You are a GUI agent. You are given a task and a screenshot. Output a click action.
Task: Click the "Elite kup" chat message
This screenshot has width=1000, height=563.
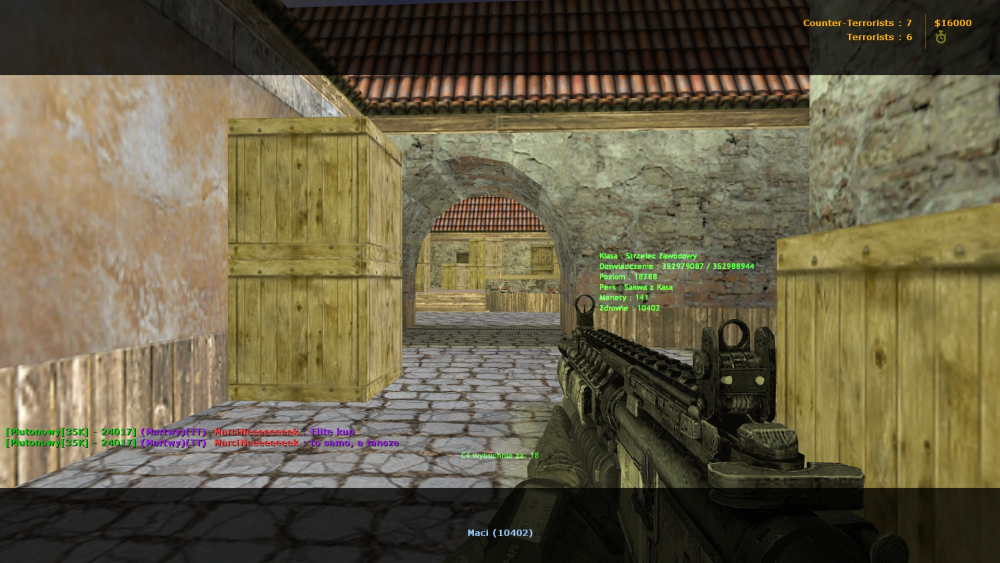click(x=334, y=432)
